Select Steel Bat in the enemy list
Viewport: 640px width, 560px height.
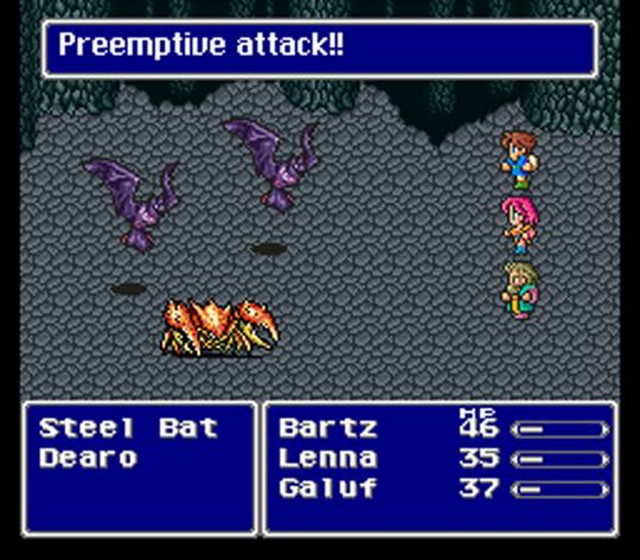point(128,429)
